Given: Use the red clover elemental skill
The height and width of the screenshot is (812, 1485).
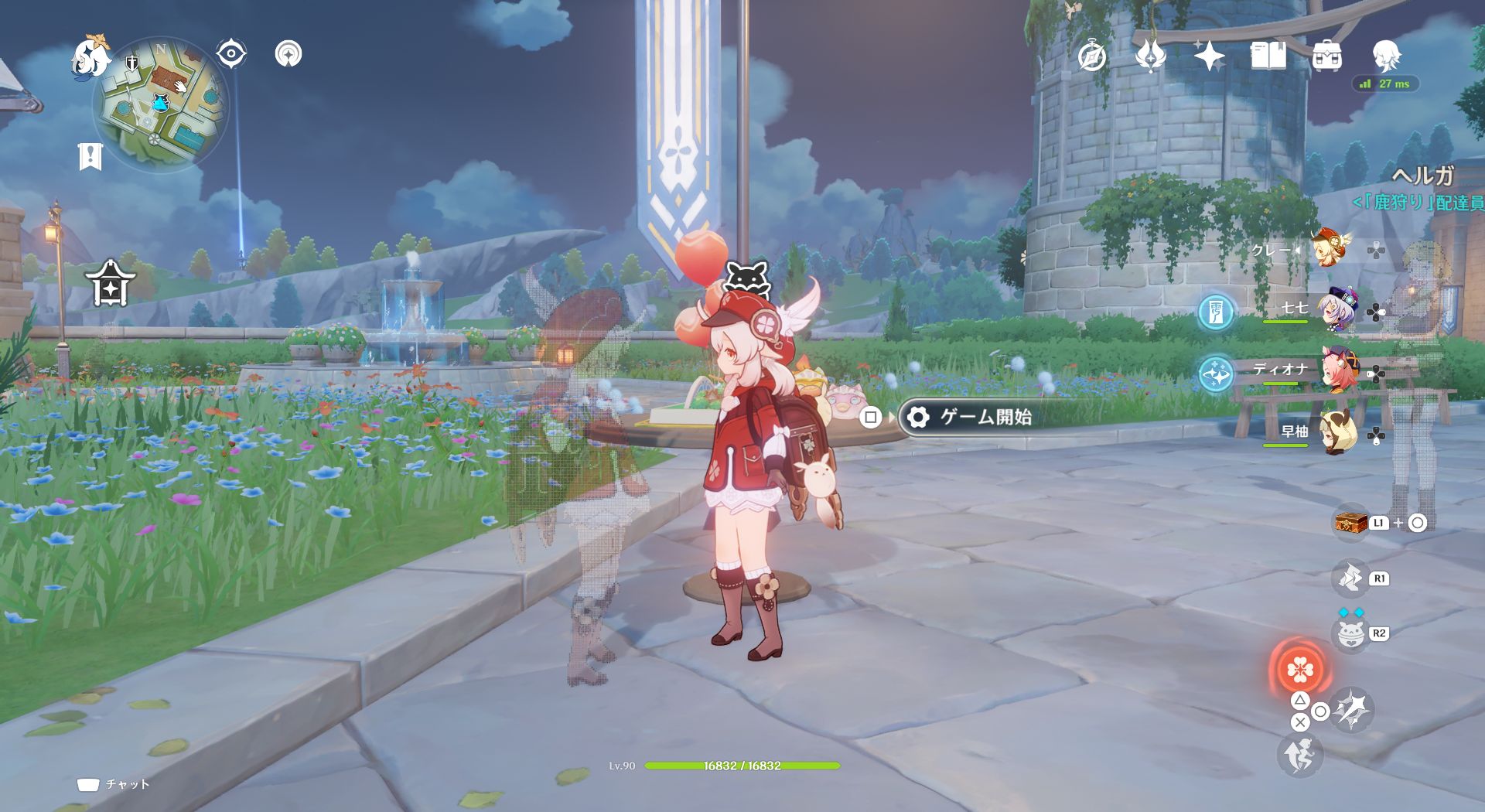Looking at the screenshot, I should coord(1299,670).
